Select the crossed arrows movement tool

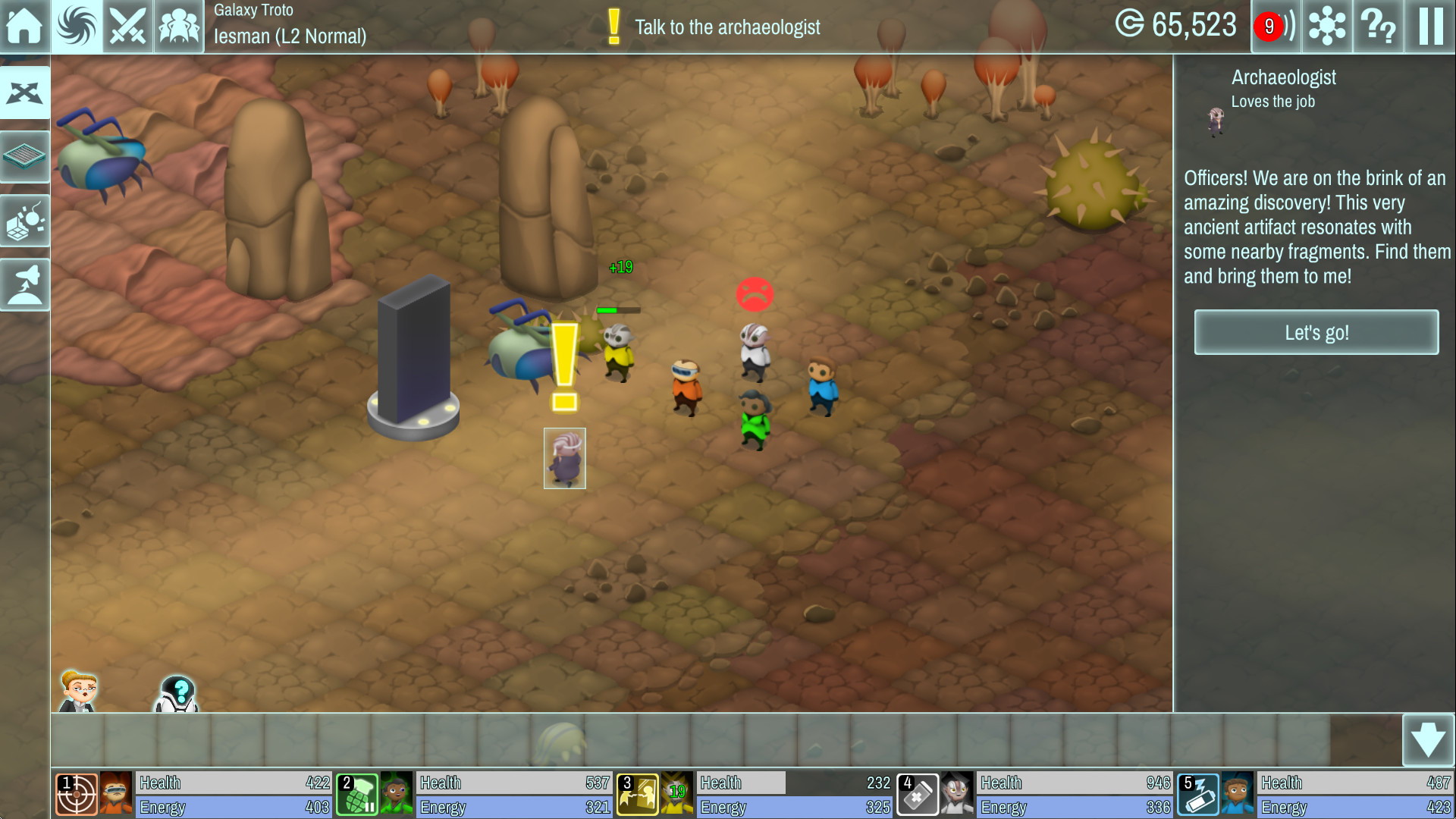click(25, 93)
